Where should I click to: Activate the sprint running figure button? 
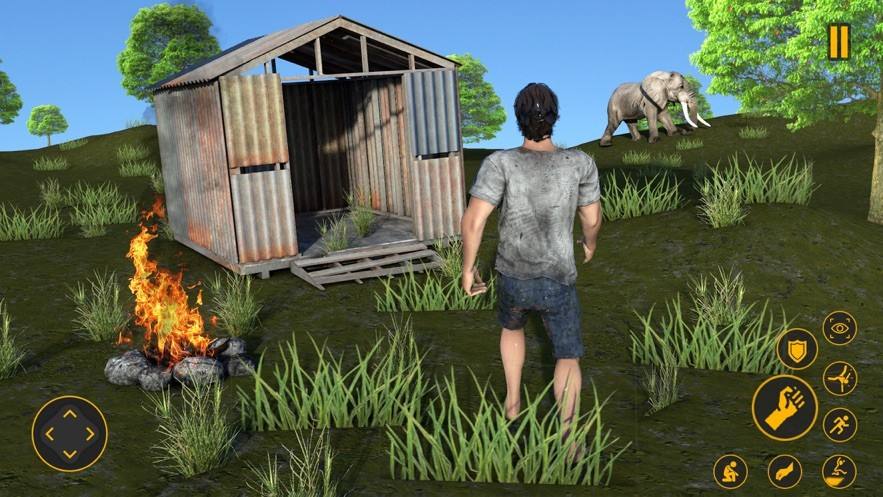(840, 425)
